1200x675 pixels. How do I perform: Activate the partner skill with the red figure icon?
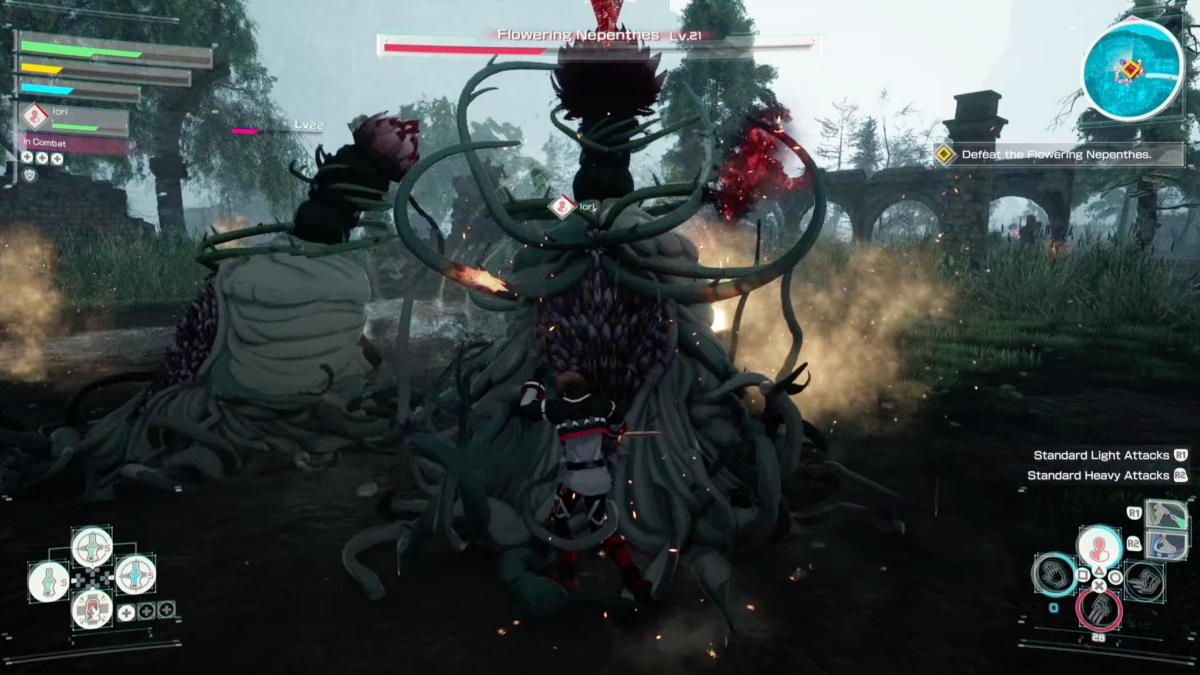[x=1098, y=547]
